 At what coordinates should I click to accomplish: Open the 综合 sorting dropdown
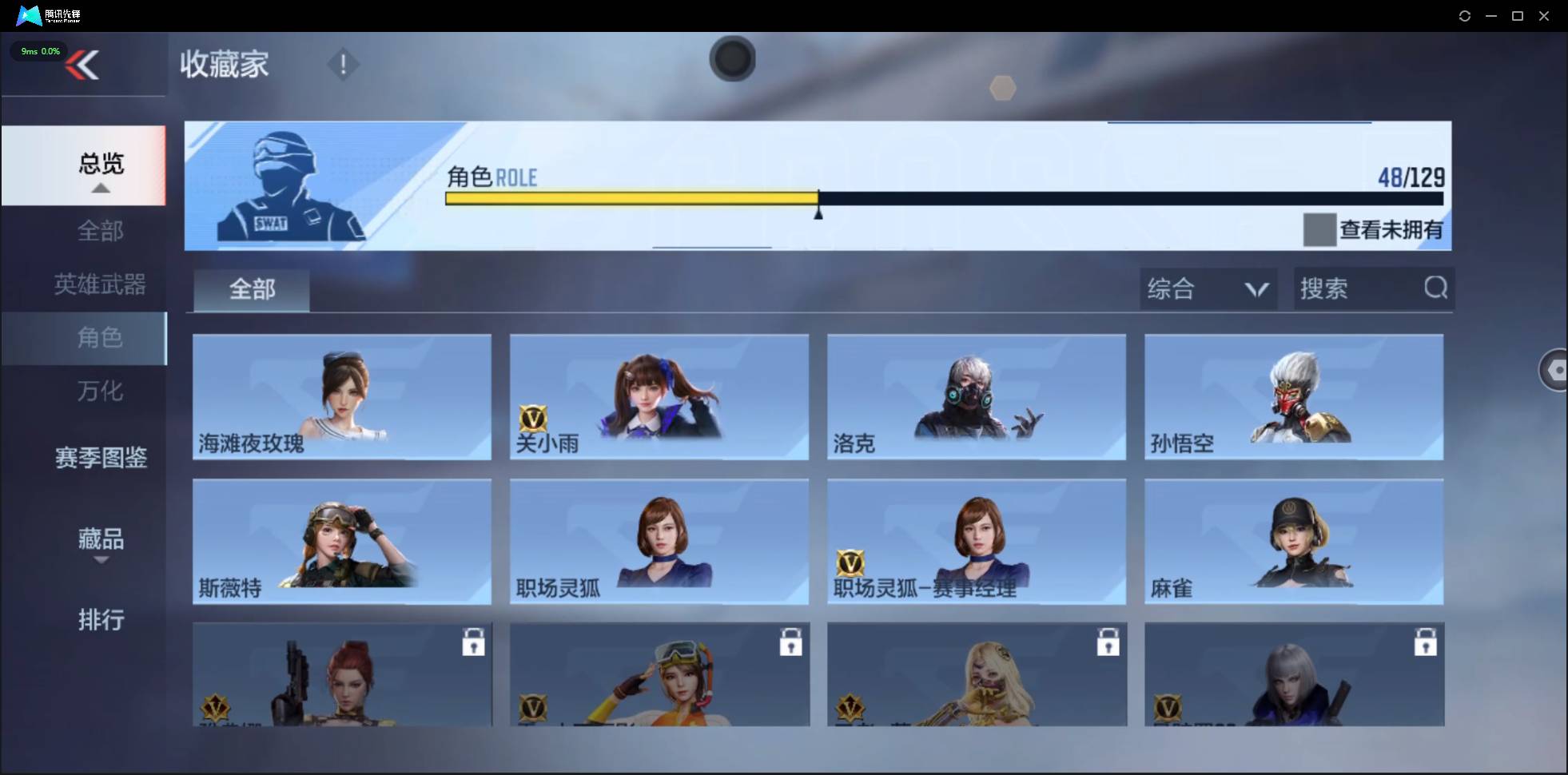[x=1208, y=288]
